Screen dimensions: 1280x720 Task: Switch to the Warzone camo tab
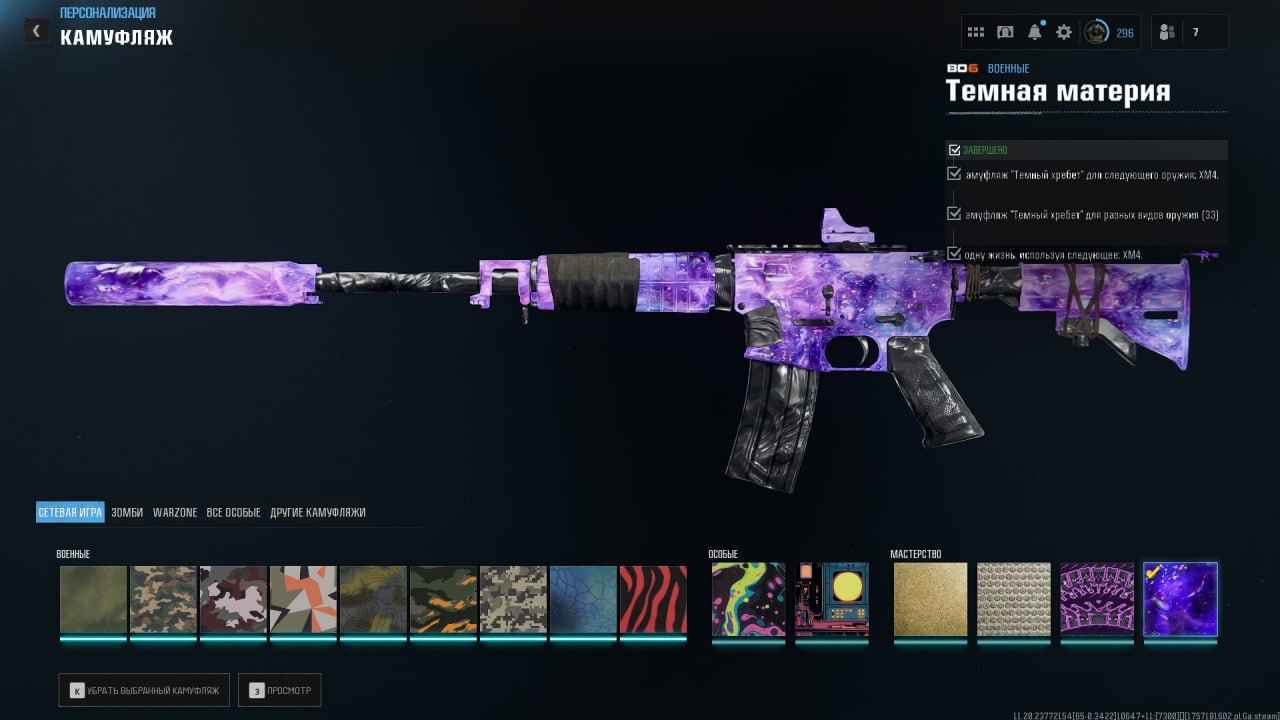pos(175,513)
